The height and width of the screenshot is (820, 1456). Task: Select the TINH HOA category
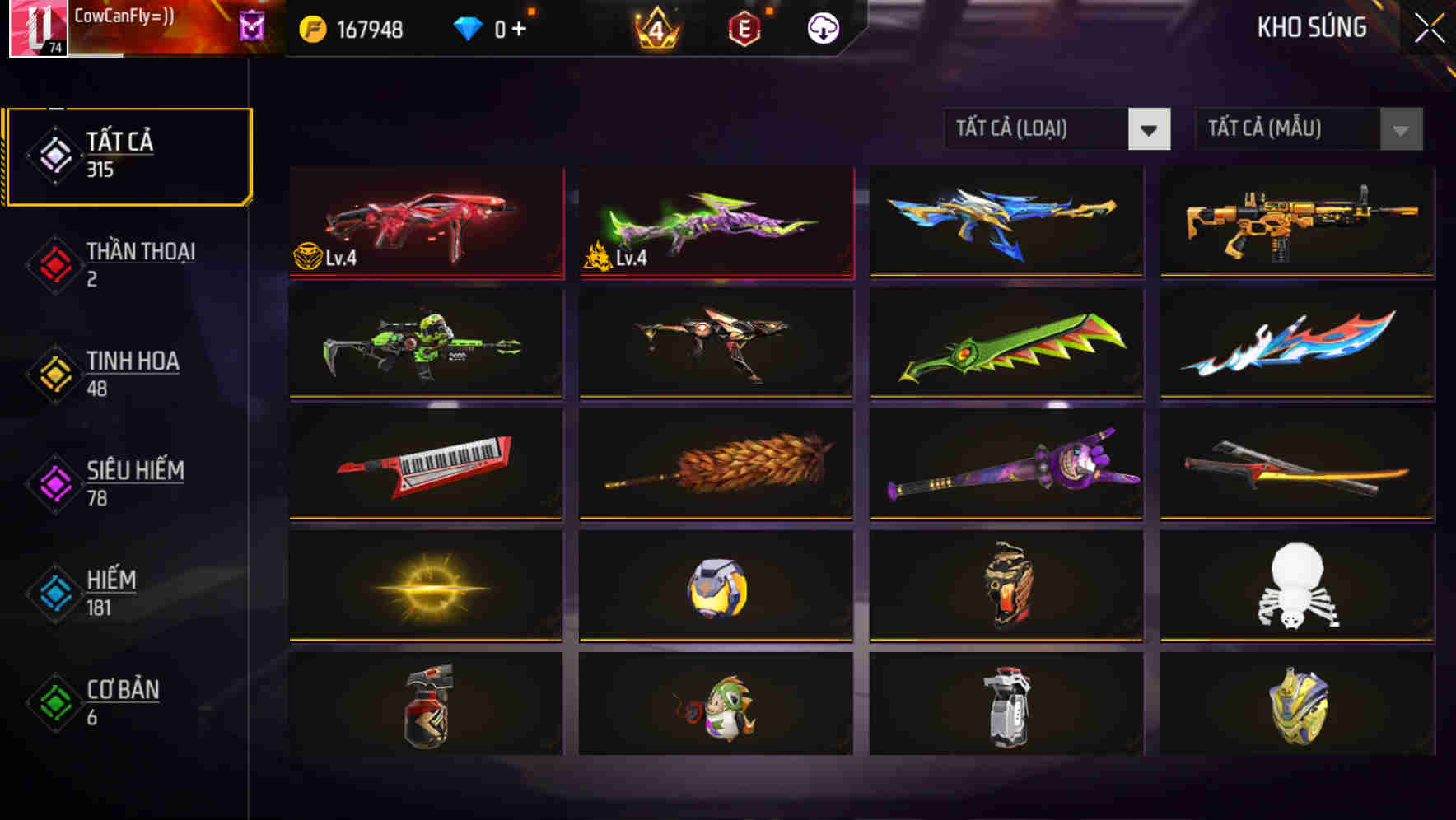click(x=133, y=372)
